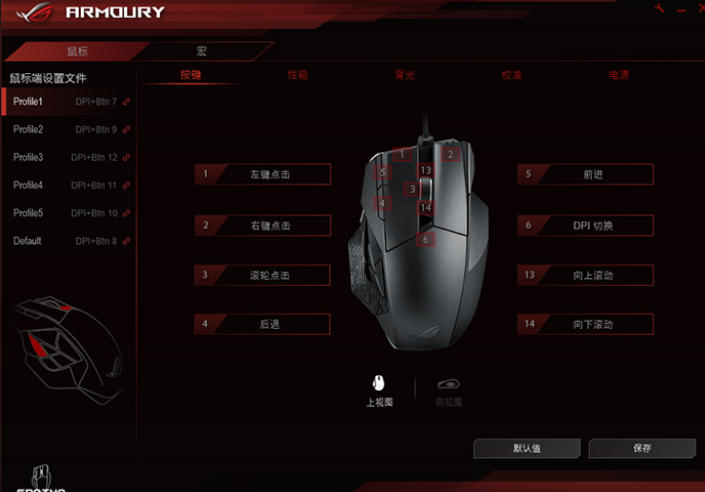Select the 校准 (Calibration) tab
This screenshot has height=492, width=705.
512,75
